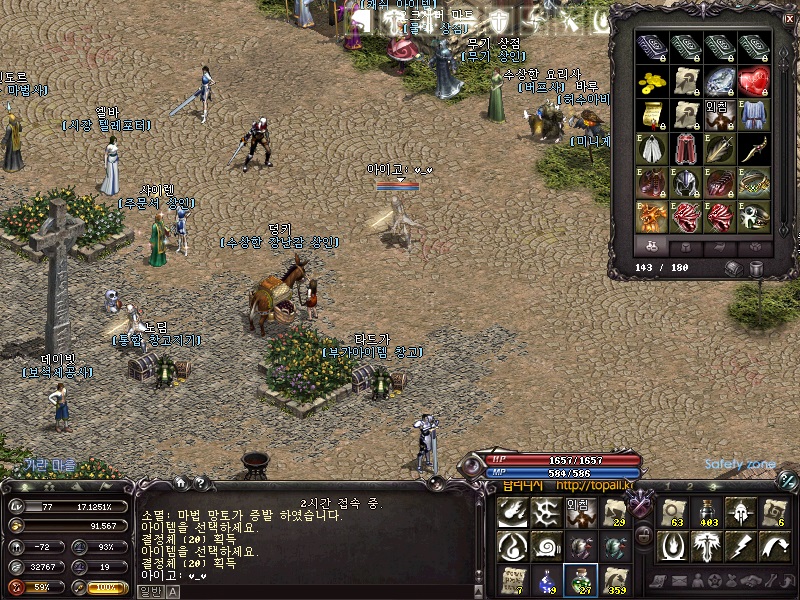The image size is (800, 600).
Task: Open the help question mark button
Action: tap(200, 484)
